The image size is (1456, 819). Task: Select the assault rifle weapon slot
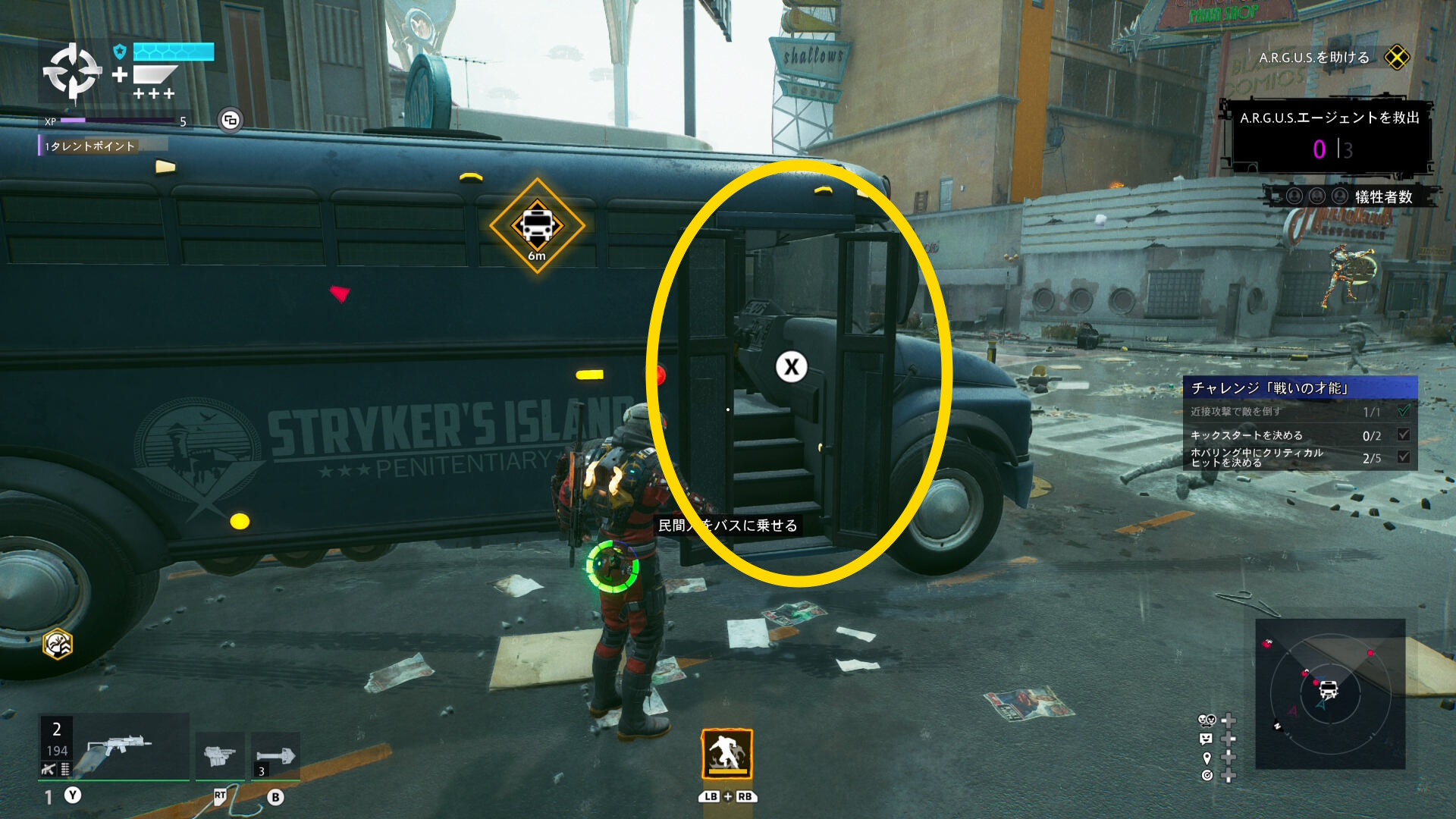pyautogui.click(x=114, y=747)
